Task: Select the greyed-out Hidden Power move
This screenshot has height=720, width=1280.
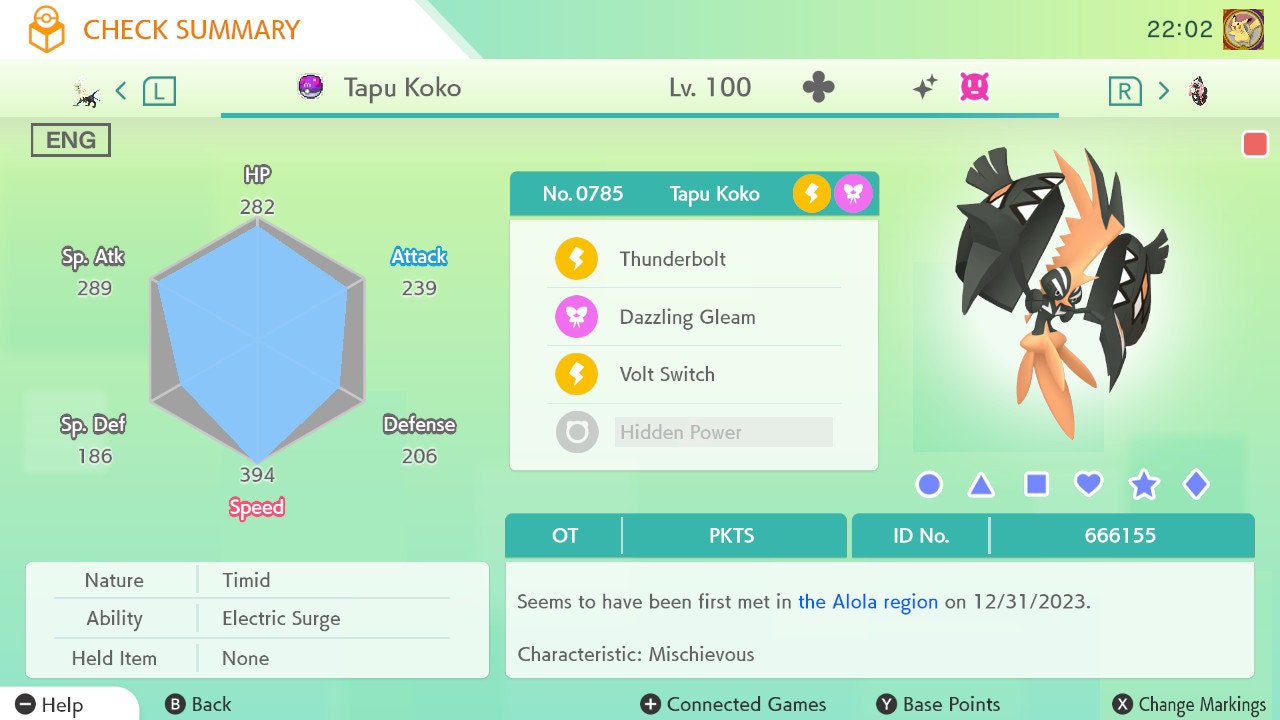Action: [680, 432]
